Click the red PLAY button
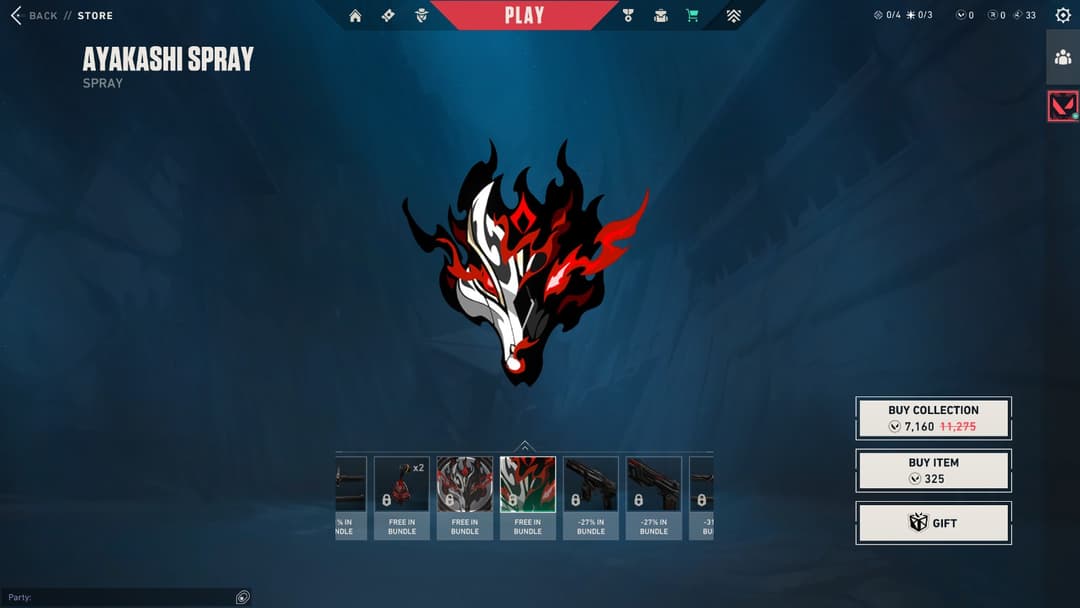This screenshot has height=608, width=1080. click(x=524, y=15)
